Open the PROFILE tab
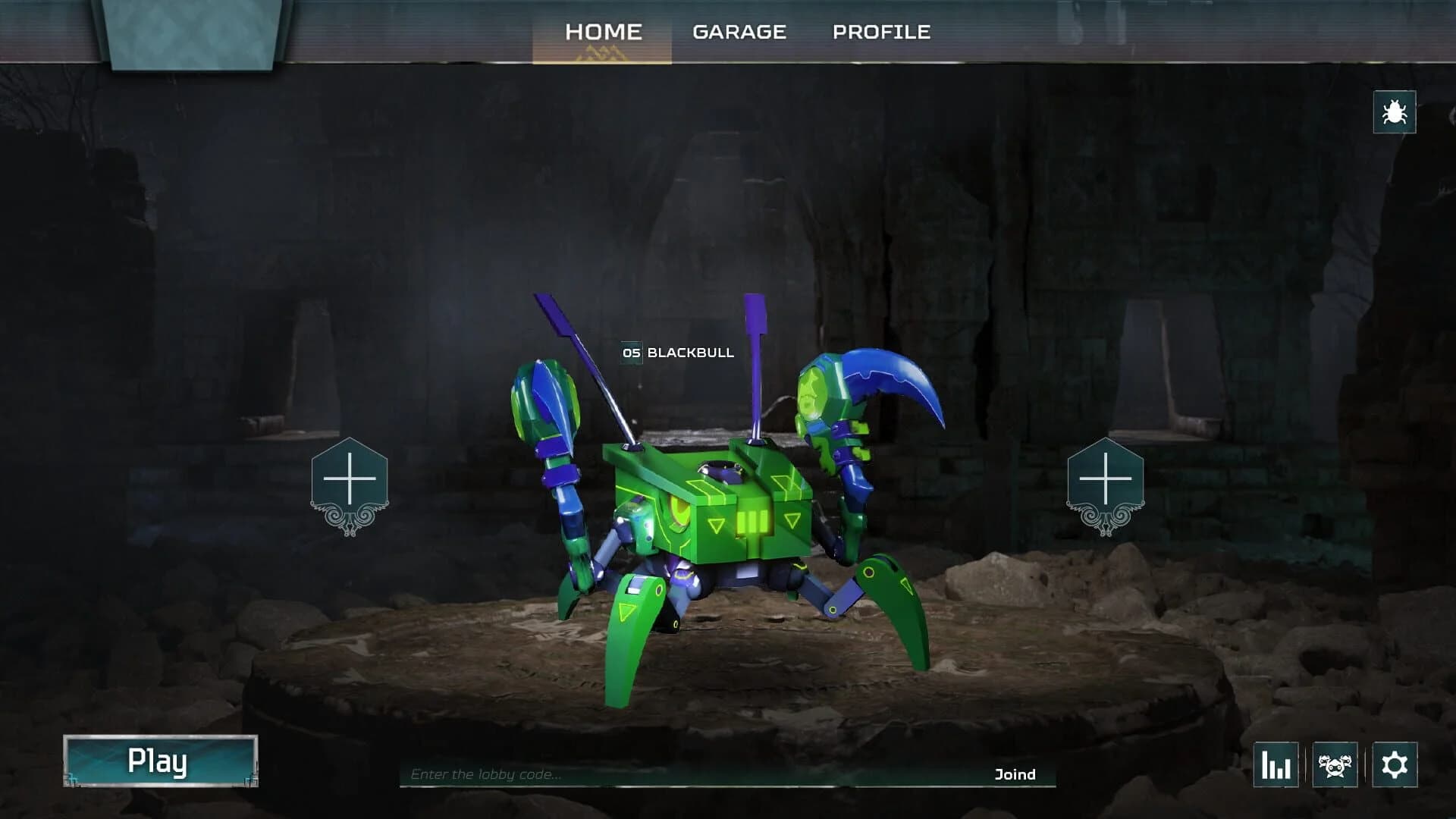The image size is (1456, 819). coord(882,31)
